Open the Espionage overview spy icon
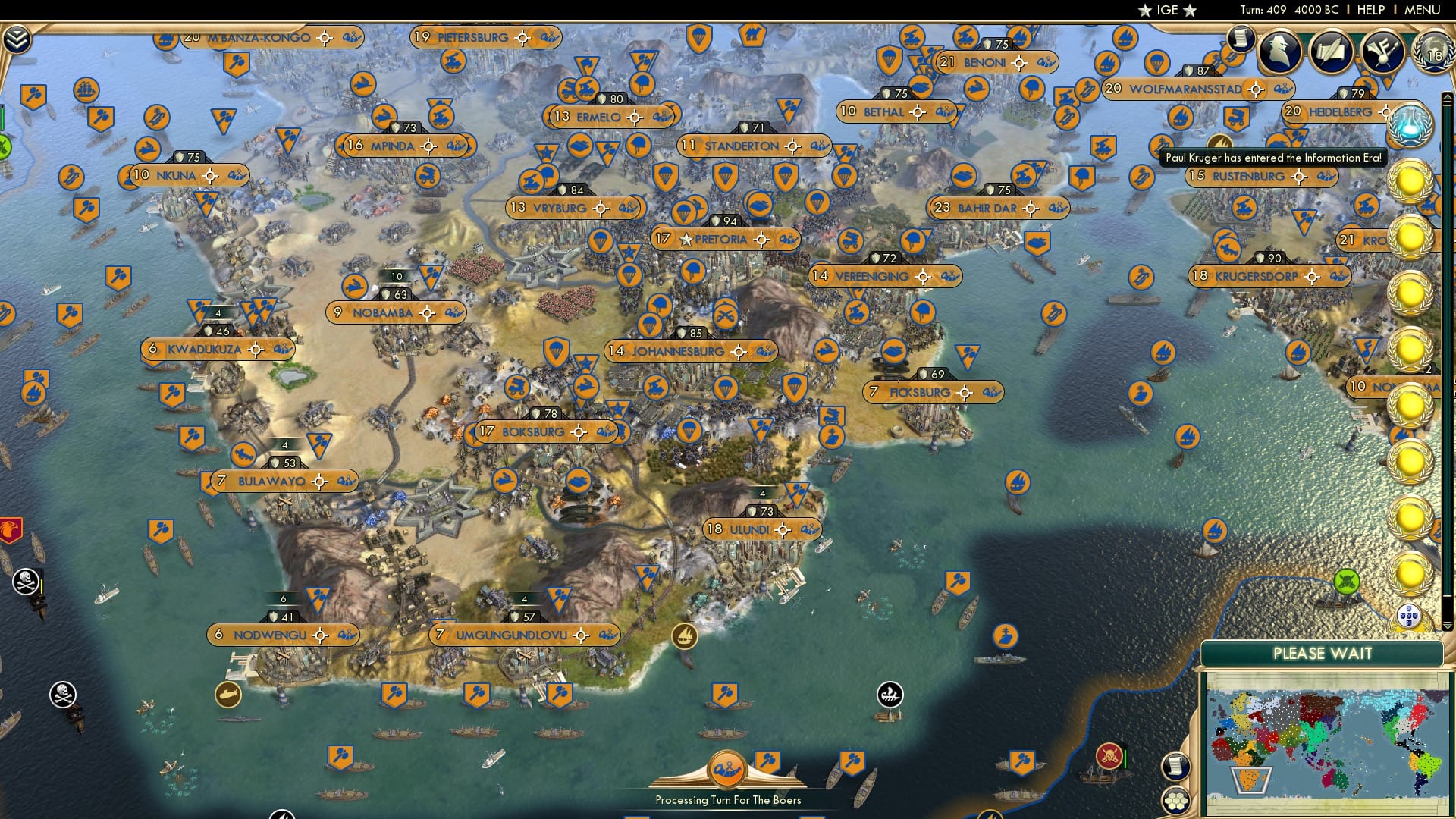Image resolution: width=1456 pixels, height=819 pixels. (x=1279, y=50)
